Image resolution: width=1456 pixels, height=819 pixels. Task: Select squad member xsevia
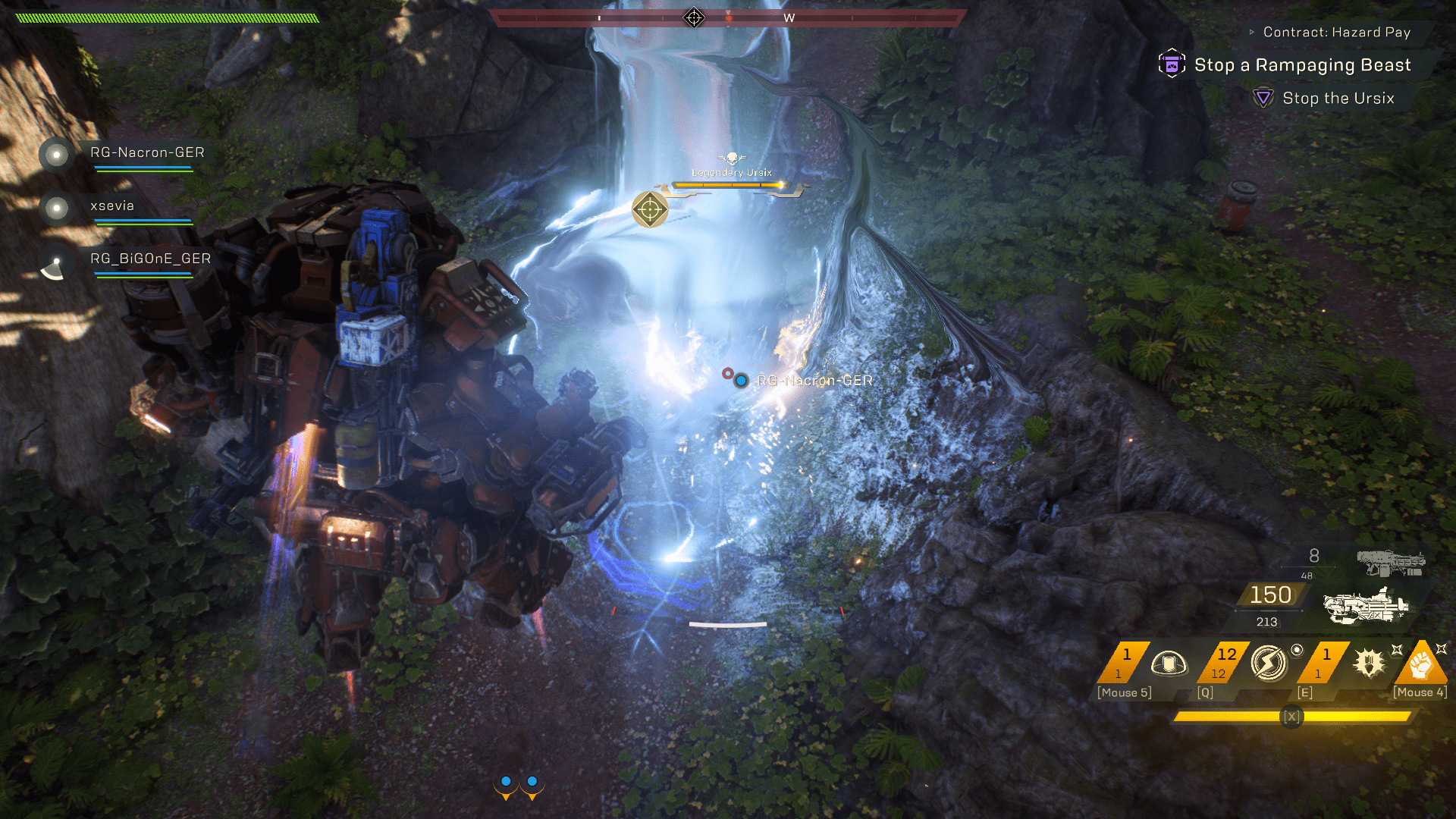coord(111,206)
